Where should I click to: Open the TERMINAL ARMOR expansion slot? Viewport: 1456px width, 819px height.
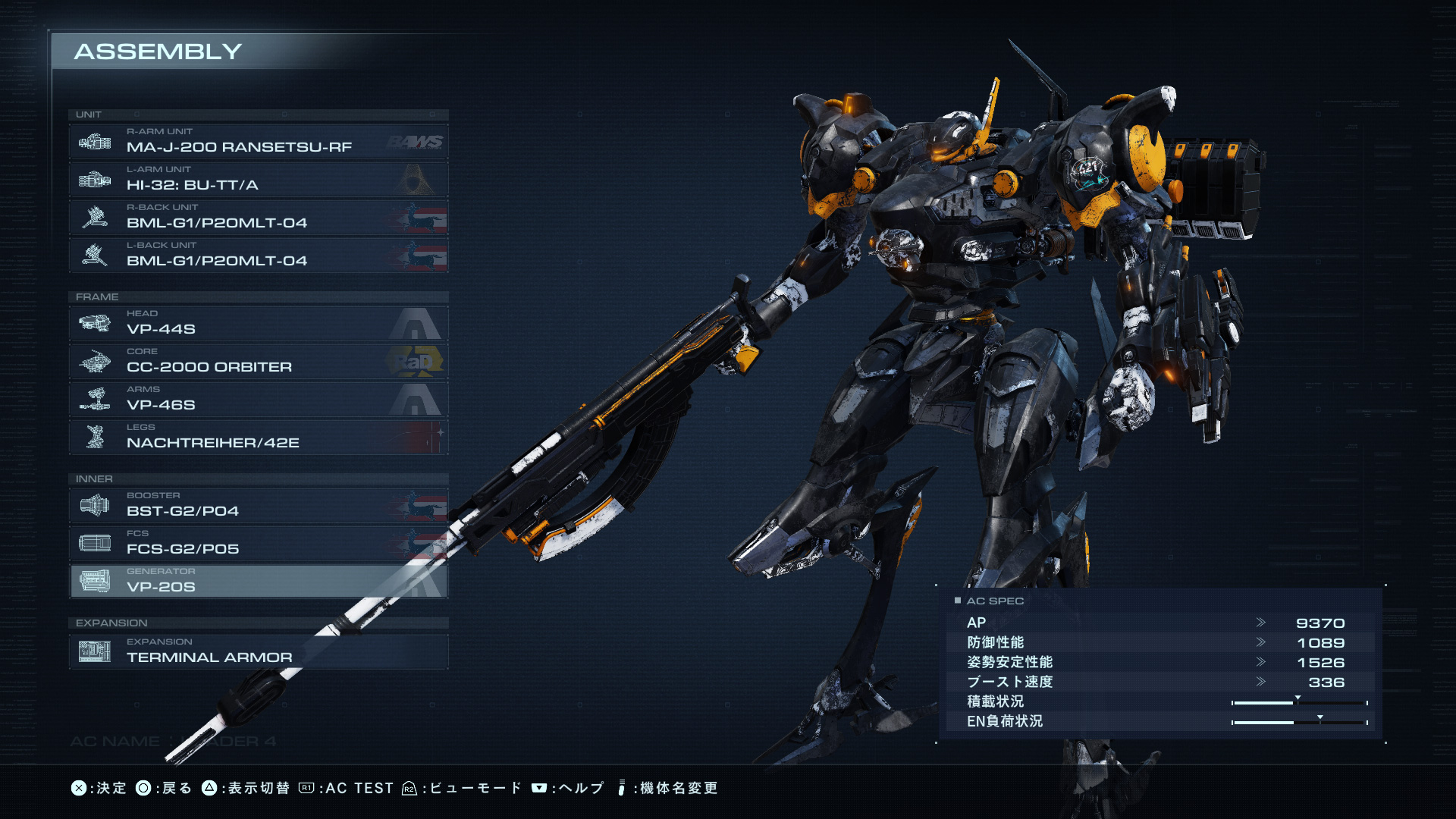tap(258, 651)
